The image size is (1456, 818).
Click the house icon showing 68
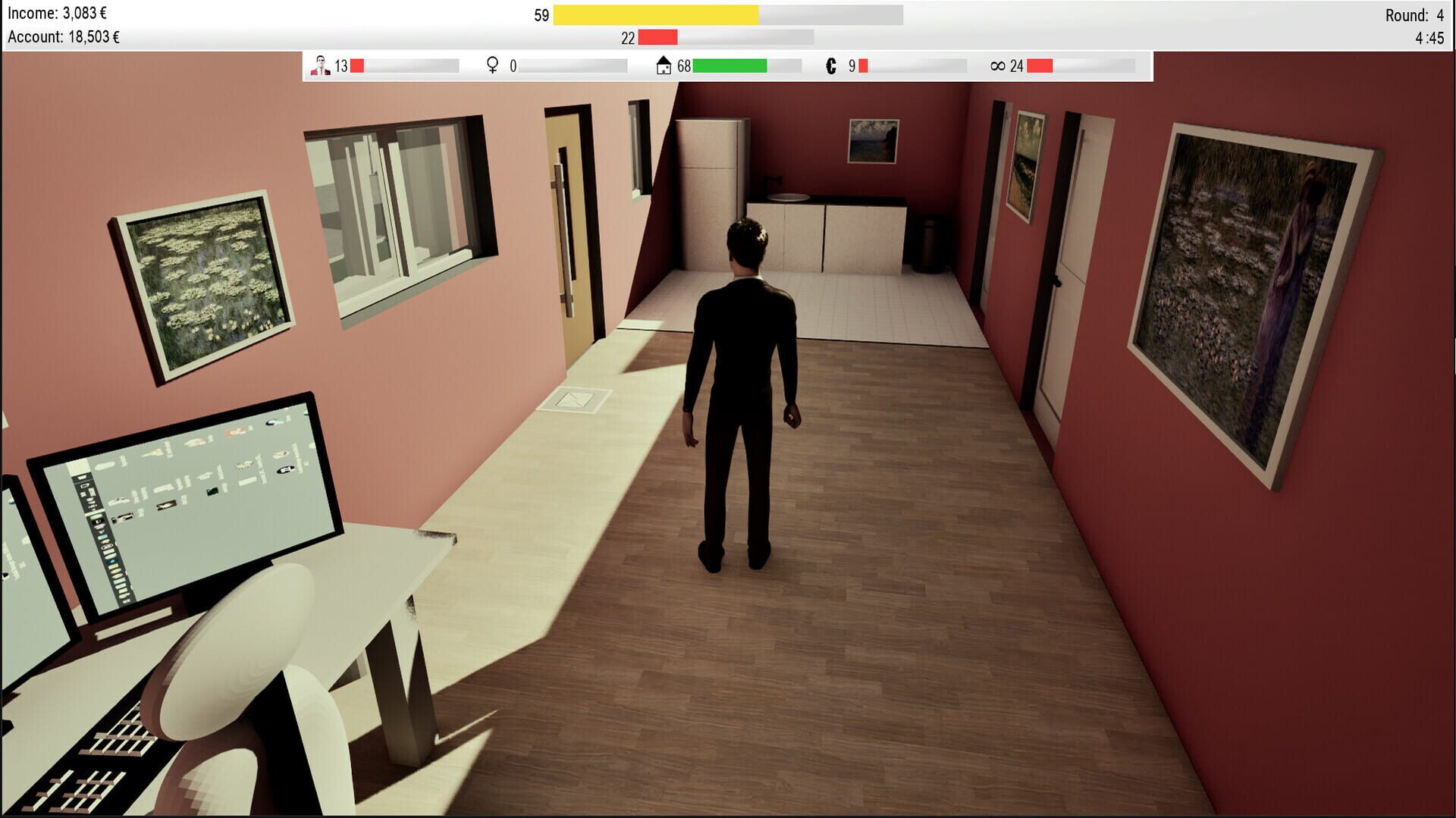click(664, 66)
